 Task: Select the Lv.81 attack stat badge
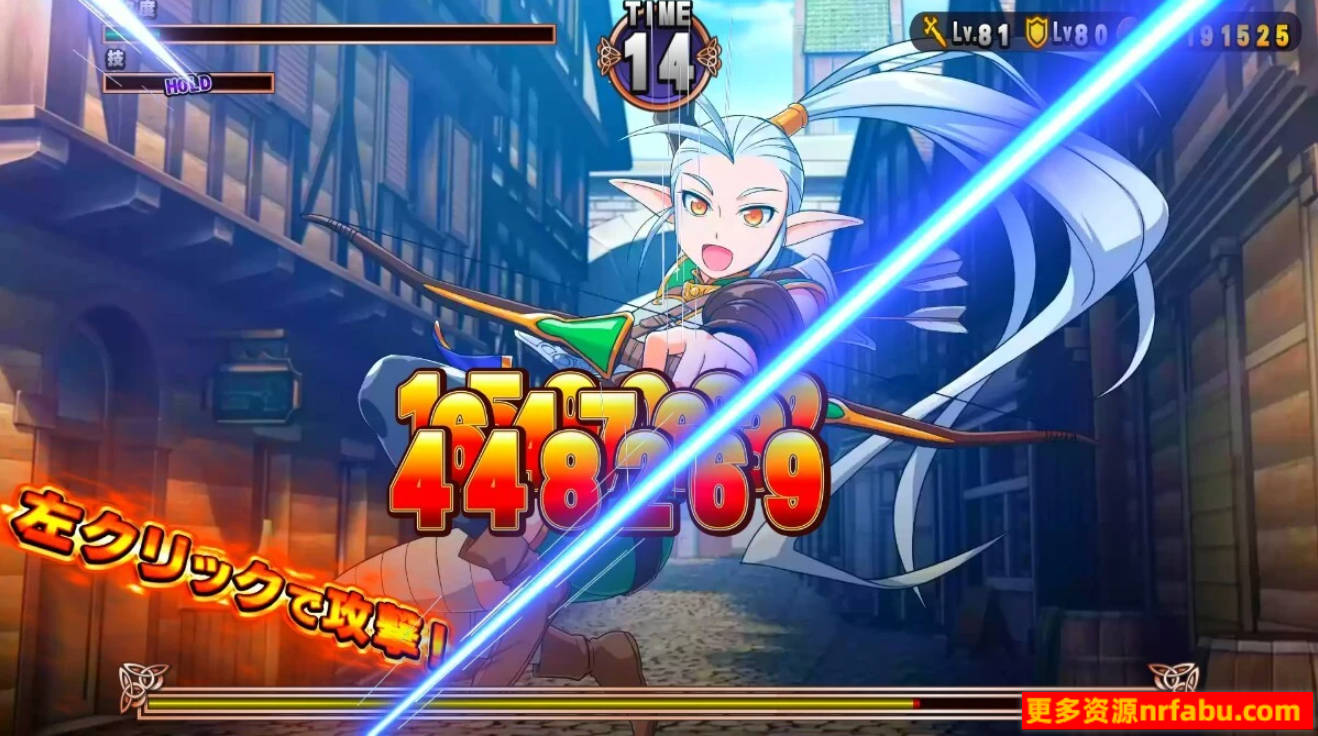click(963, 29)
